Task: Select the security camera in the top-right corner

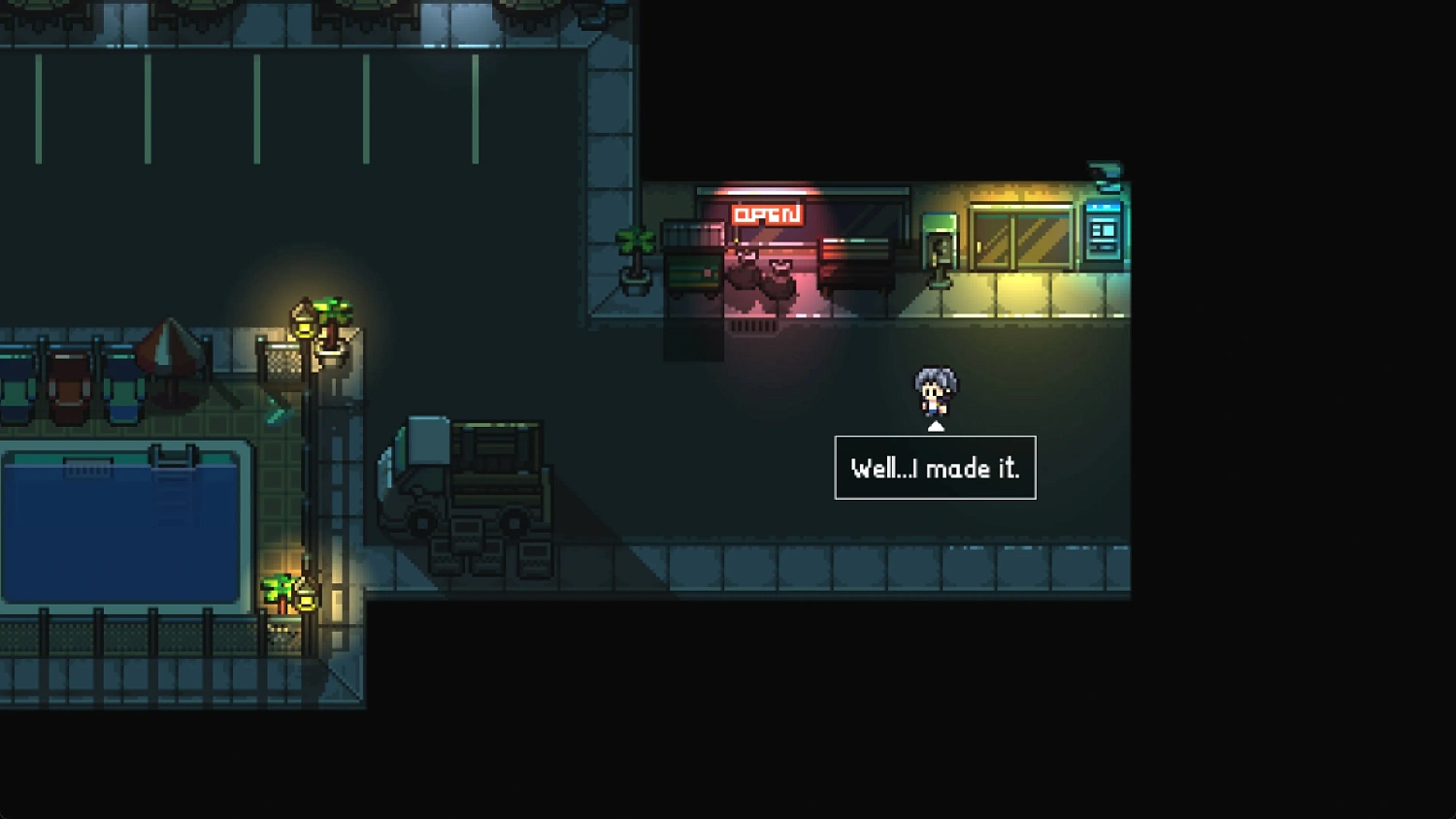Action: coord(1107,170)
